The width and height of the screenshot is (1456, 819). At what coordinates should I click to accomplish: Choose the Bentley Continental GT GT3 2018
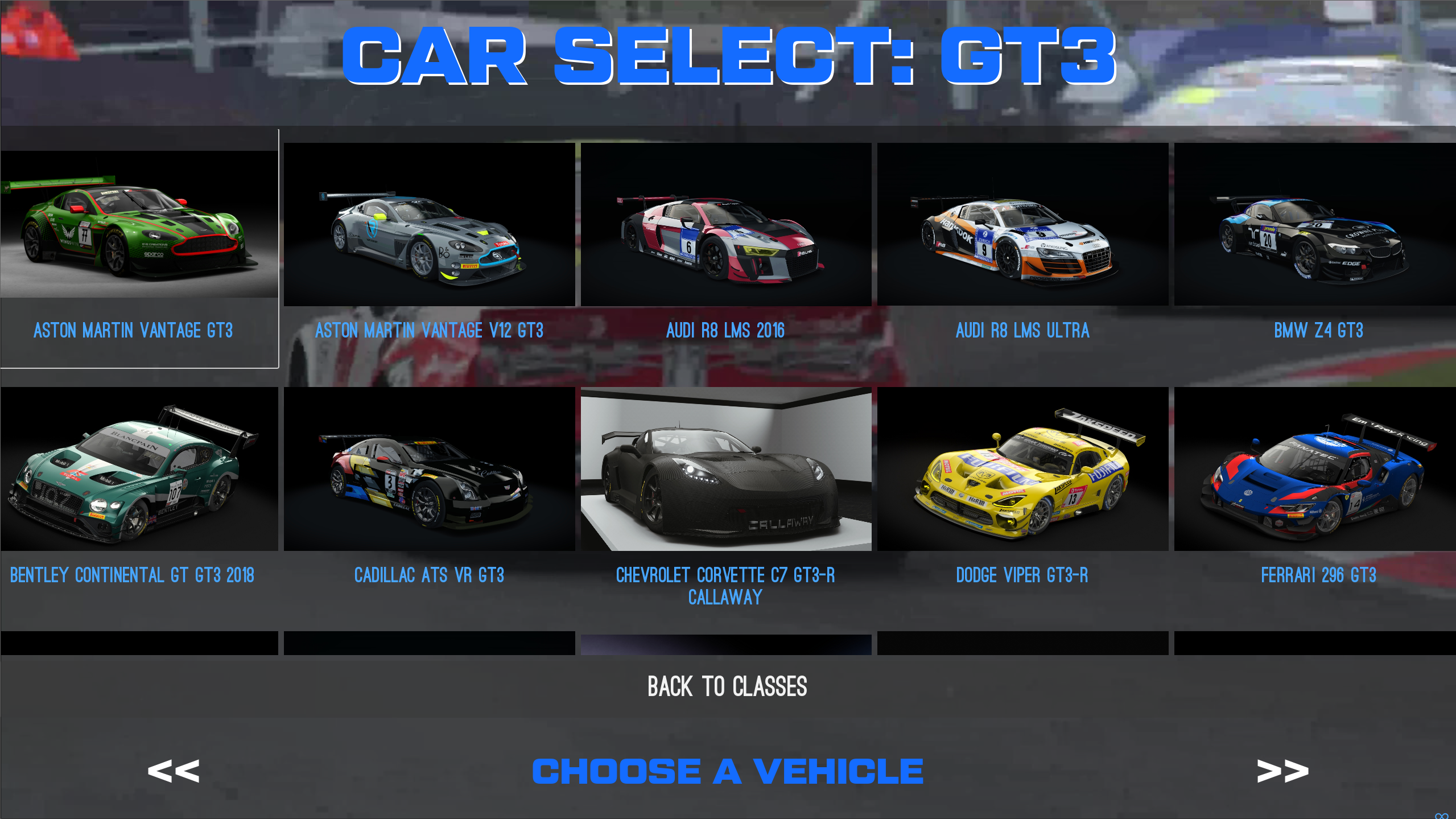139,471
